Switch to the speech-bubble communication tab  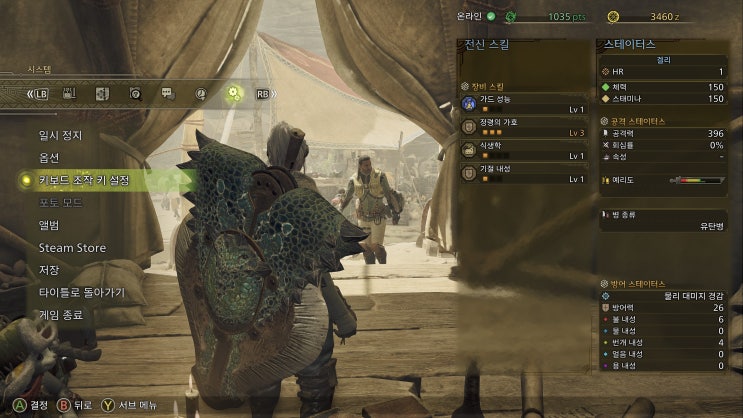click(x=168, y=93)
